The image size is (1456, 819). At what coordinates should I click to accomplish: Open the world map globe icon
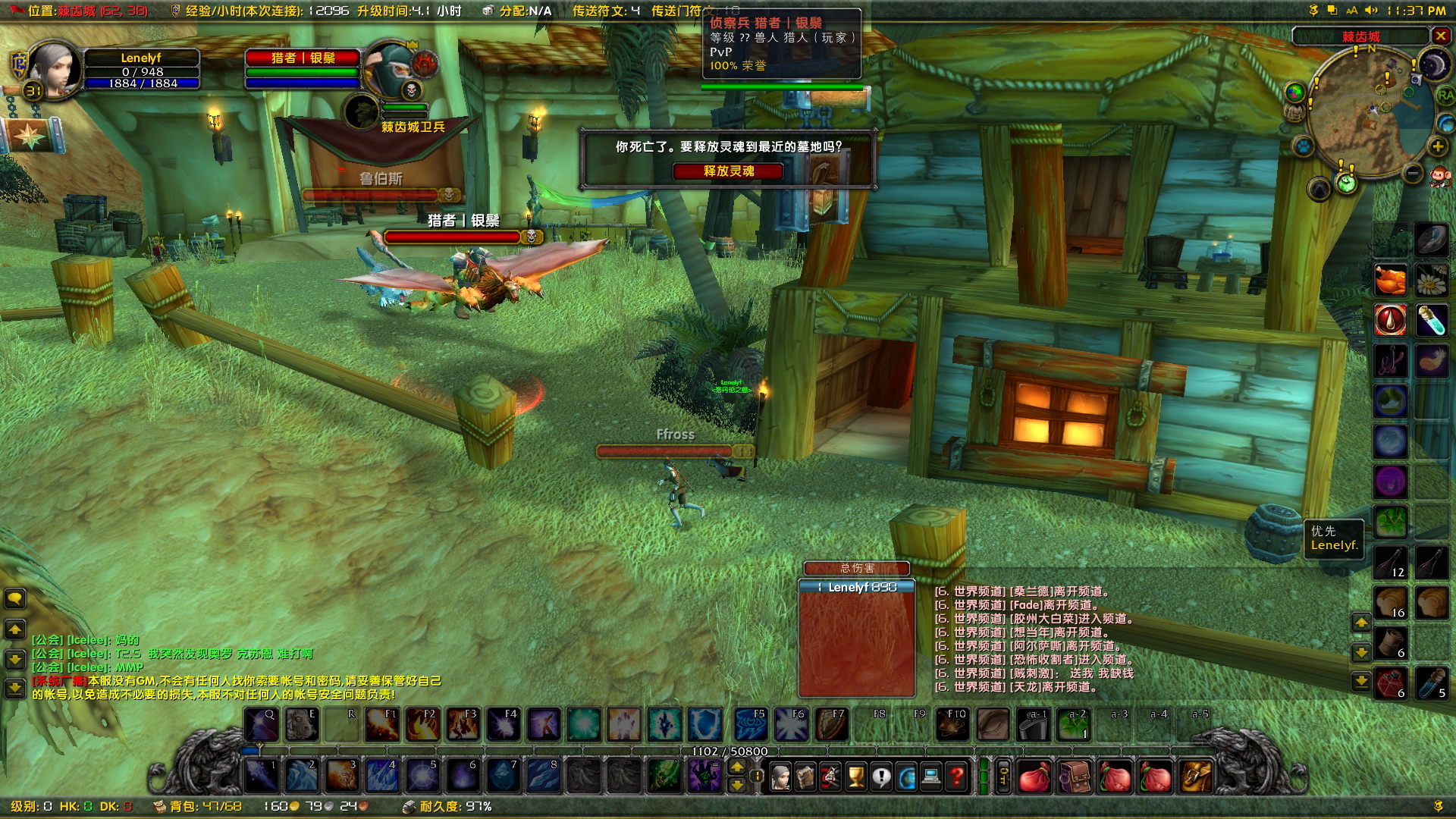pos(905,776)
